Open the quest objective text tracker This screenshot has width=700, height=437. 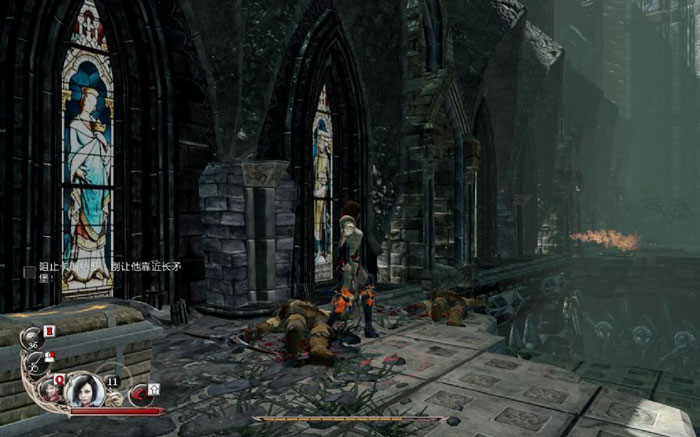click(108, 267)
